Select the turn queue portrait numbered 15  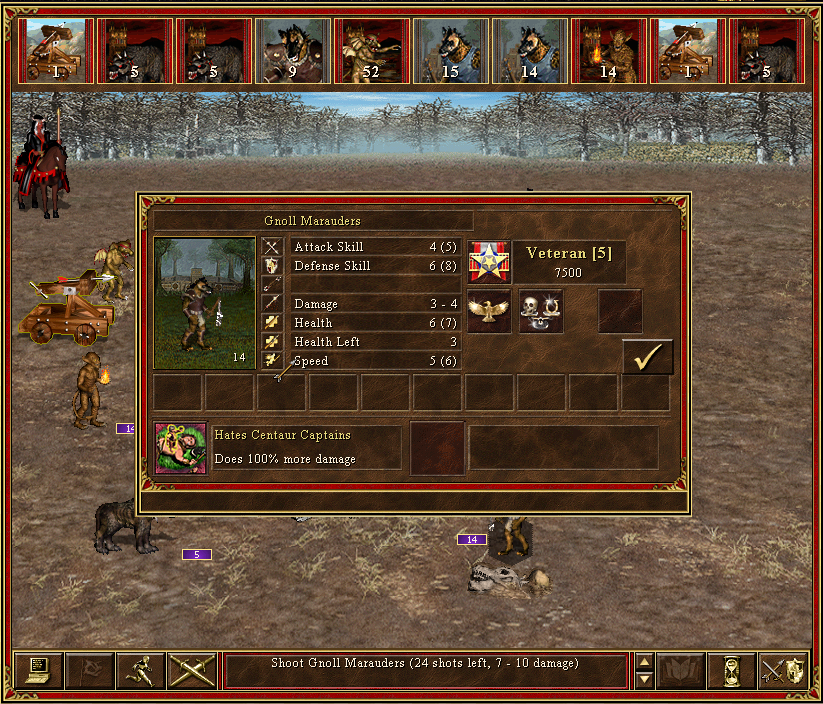click(450, 50)
